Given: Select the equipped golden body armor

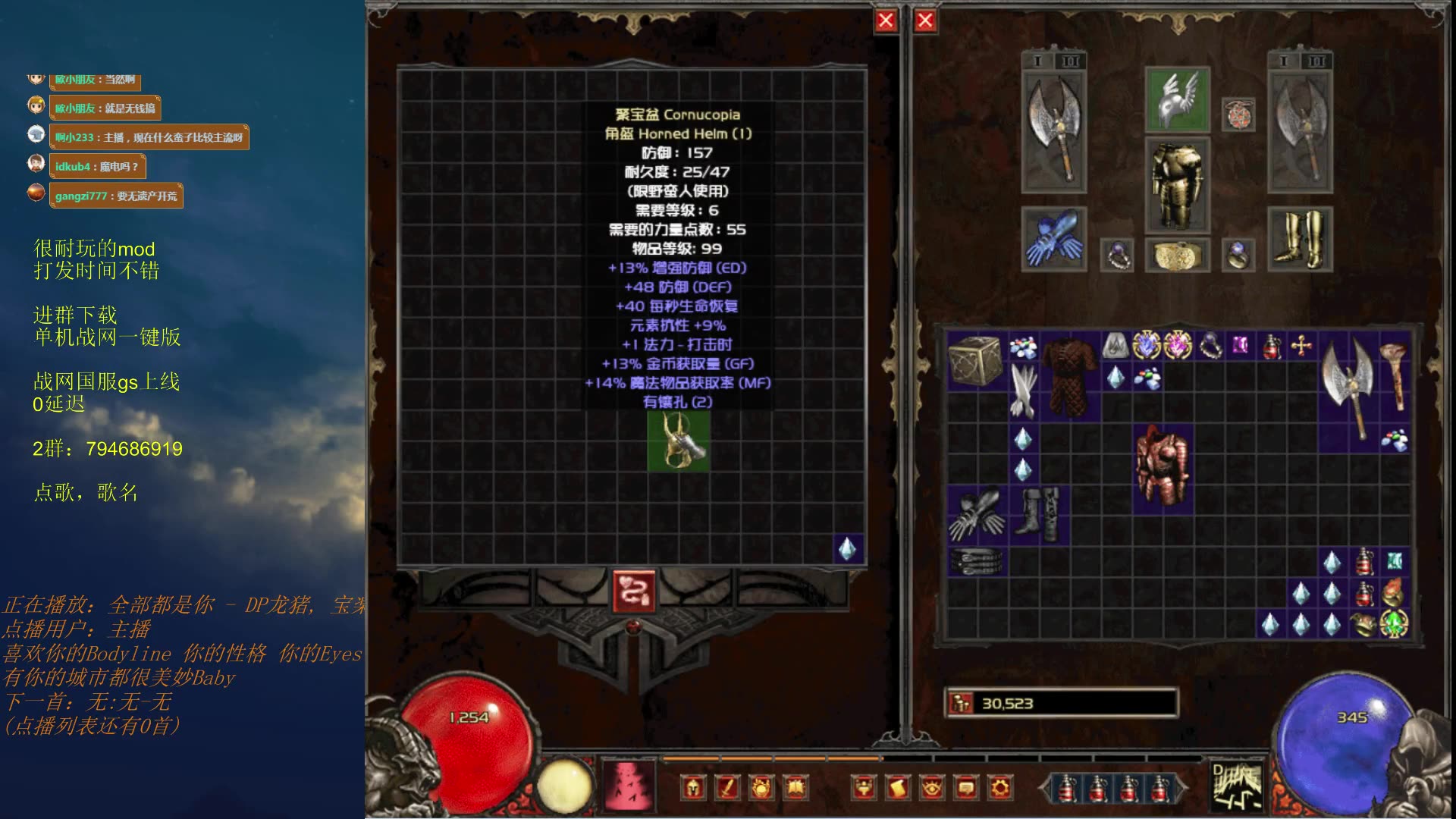Looking at the screenshot, I should tap(1177, 184).
